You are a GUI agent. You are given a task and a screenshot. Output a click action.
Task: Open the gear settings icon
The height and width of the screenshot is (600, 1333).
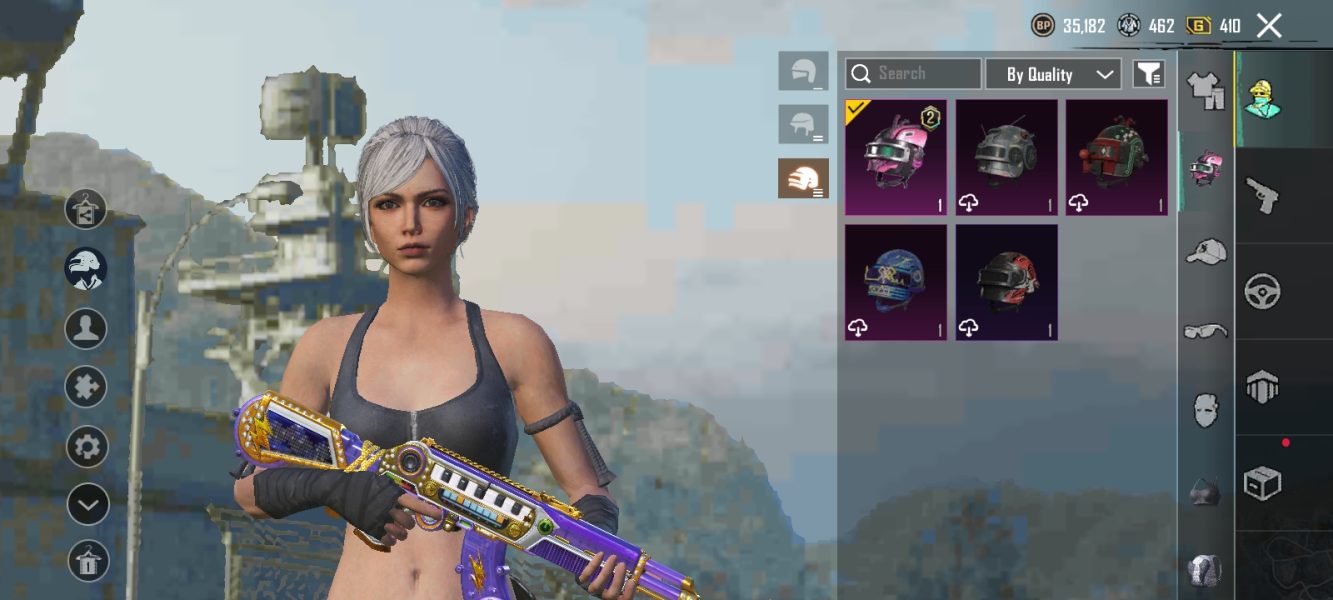coord(87,446)
